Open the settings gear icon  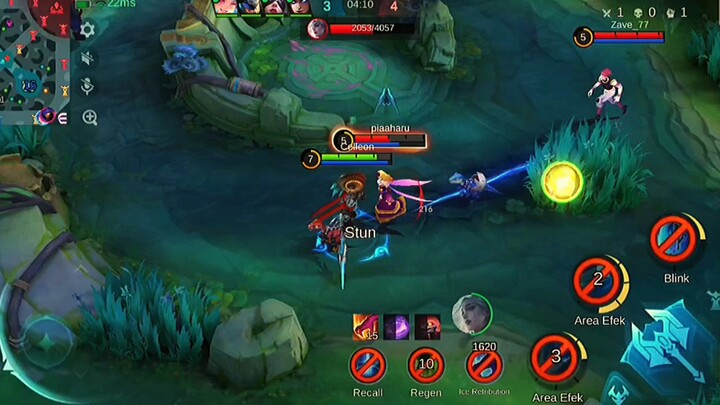tap(87, 30)
